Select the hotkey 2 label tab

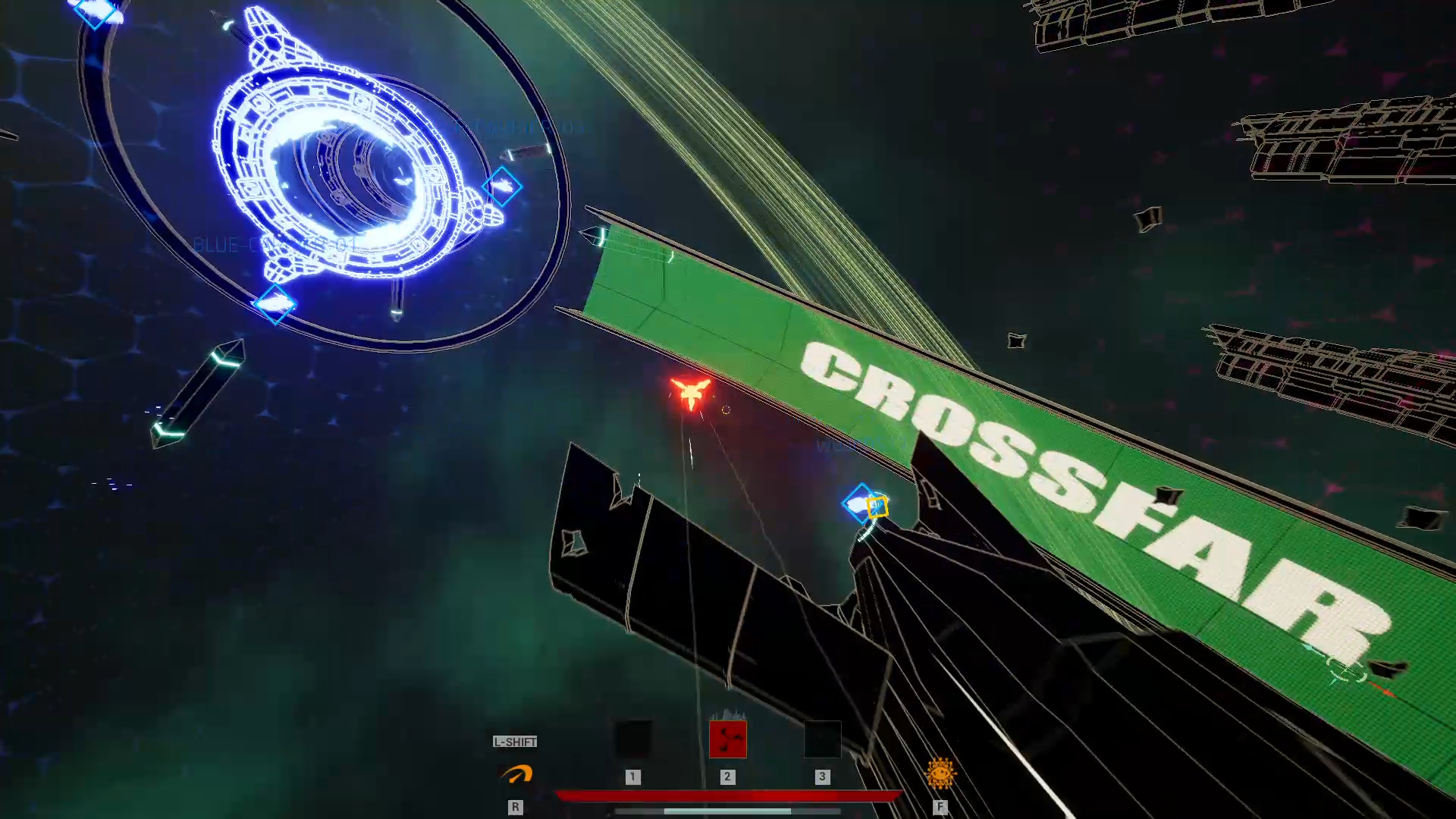pos(728,777)
